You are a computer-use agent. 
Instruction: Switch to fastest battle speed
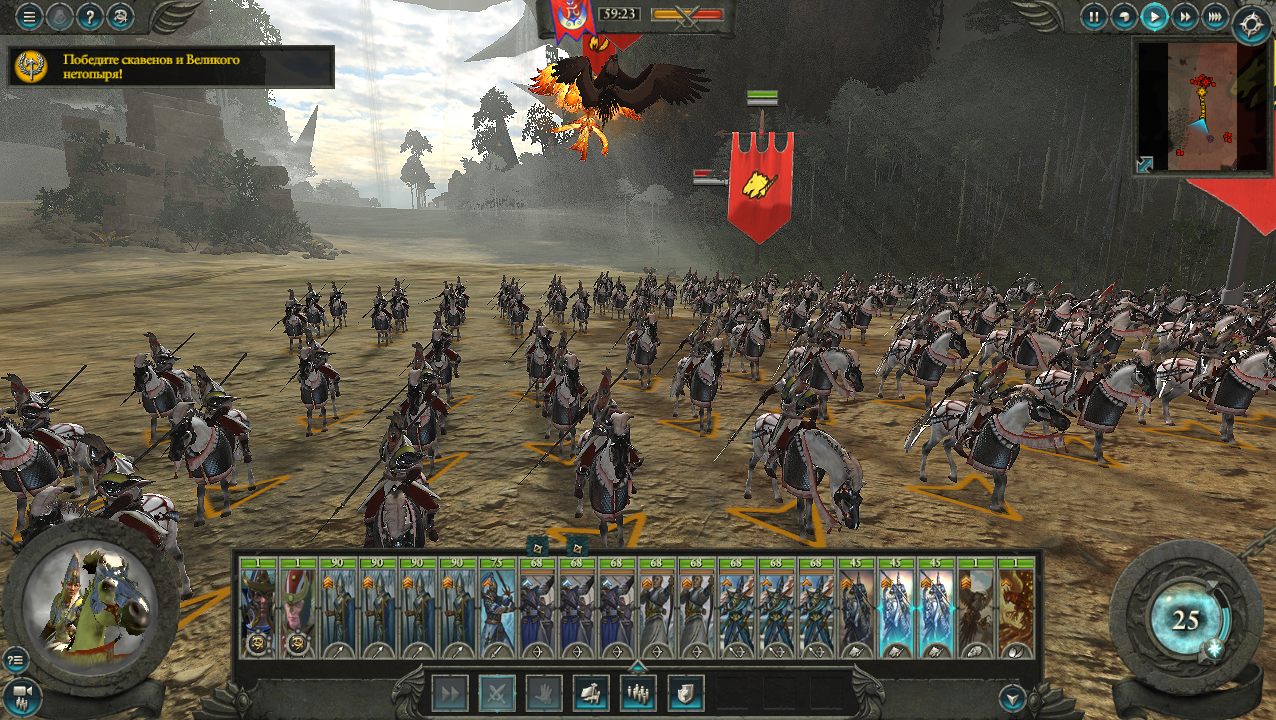pyautogui.click(x=1214, y=16)
